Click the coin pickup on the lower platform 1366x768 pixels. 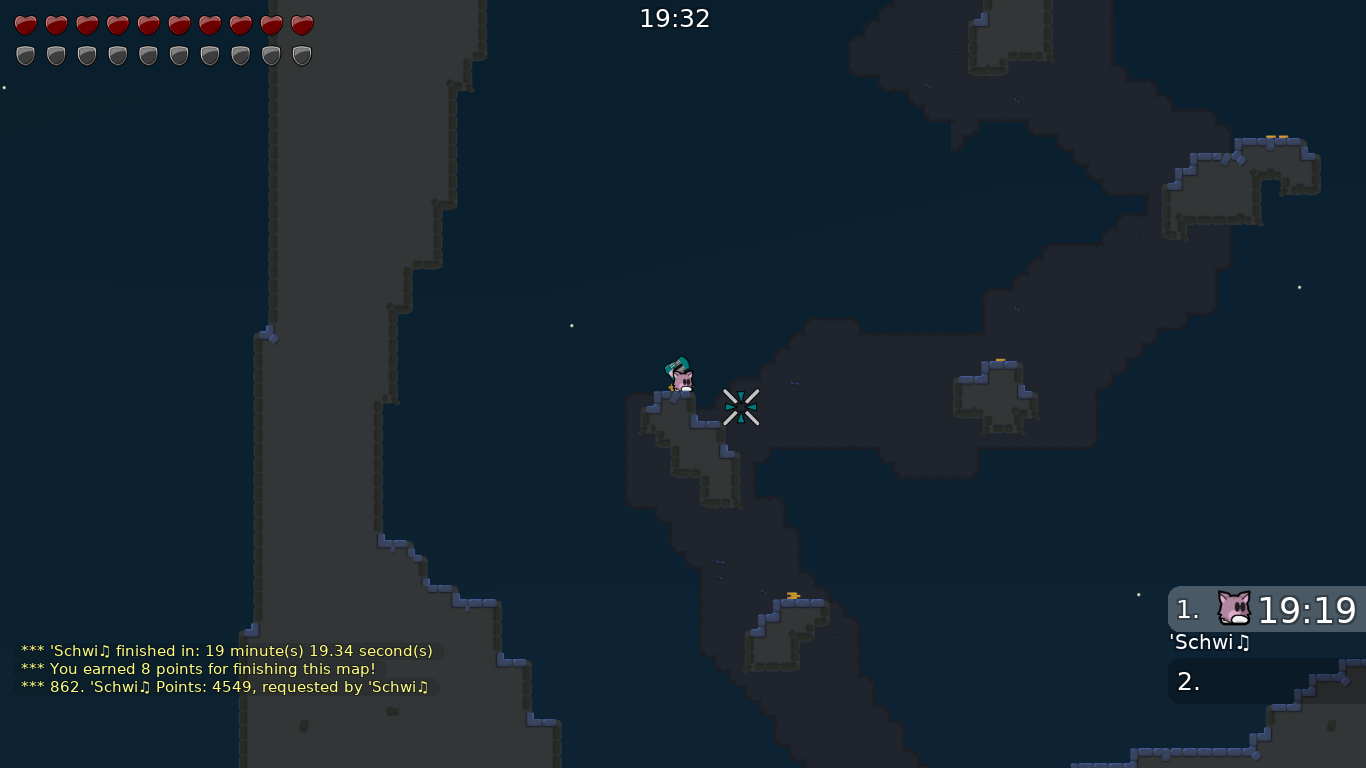coord(791,593)
